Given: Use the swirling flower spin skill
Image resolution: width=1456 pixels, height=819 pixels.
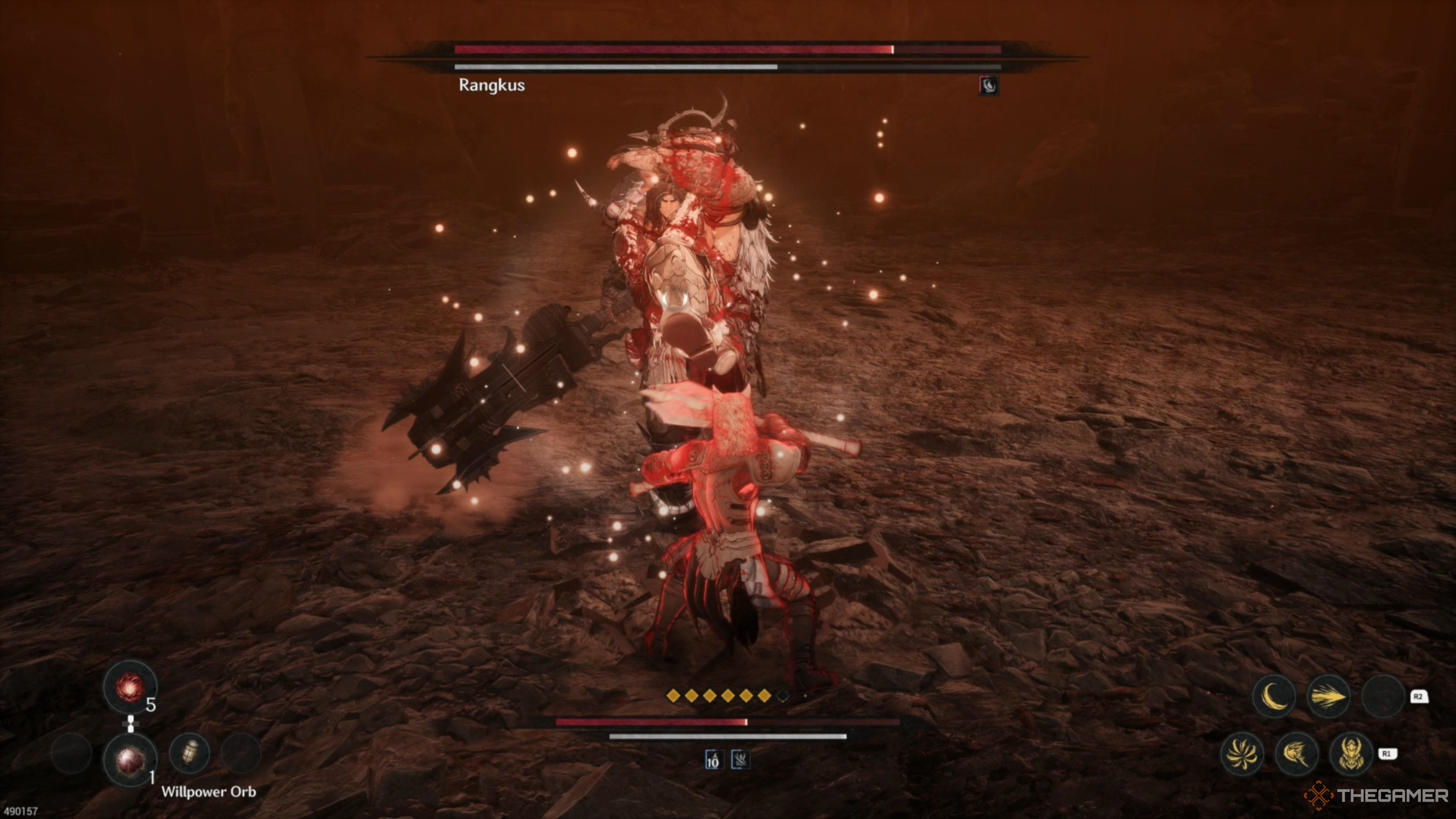Looking at the screenshot, I should [x=1242, y=753].
